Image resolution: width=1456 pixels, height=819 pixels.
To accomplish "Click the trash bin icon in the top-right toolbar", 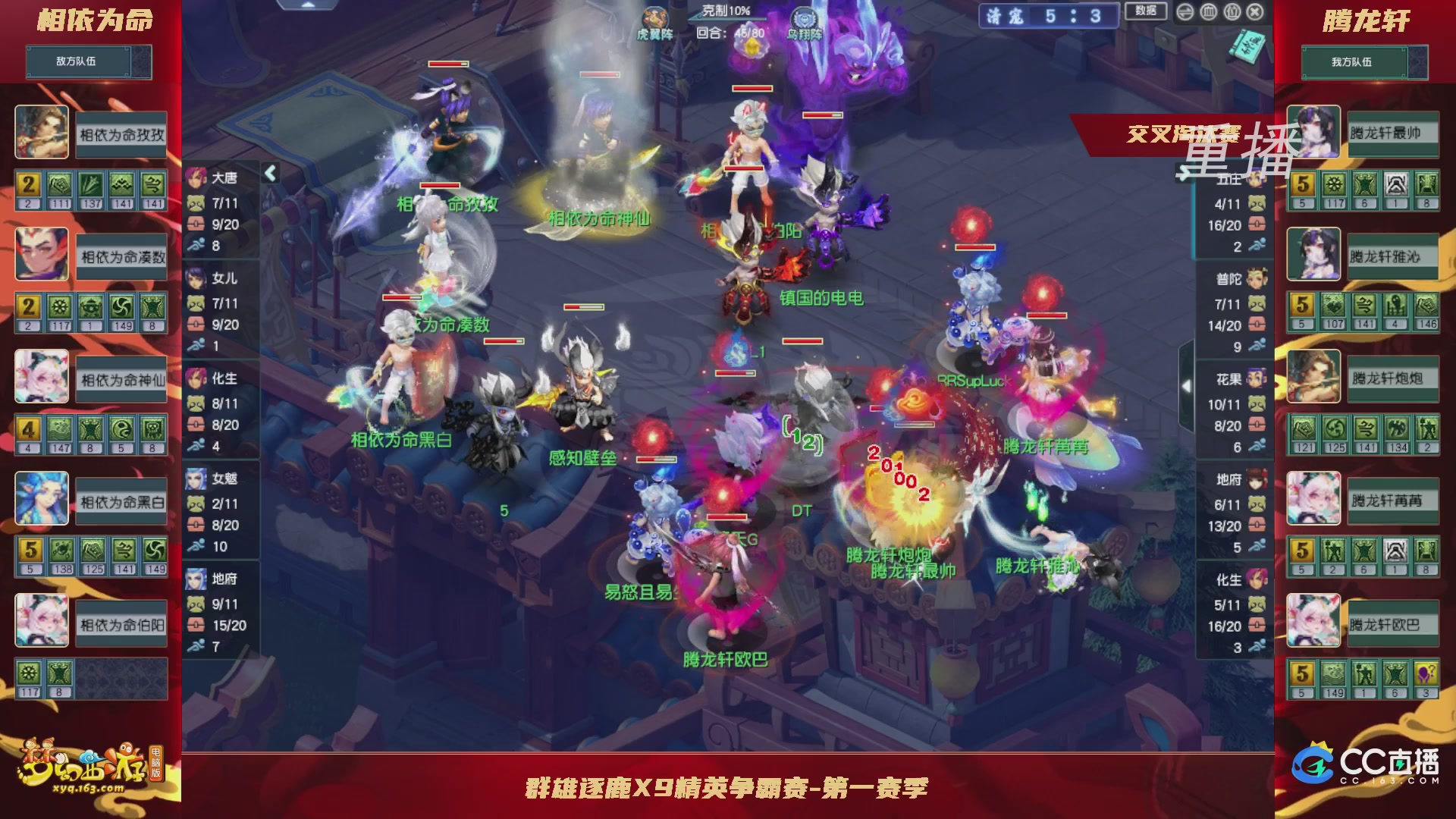I will pyautogui.click(x=1207, y=12).
